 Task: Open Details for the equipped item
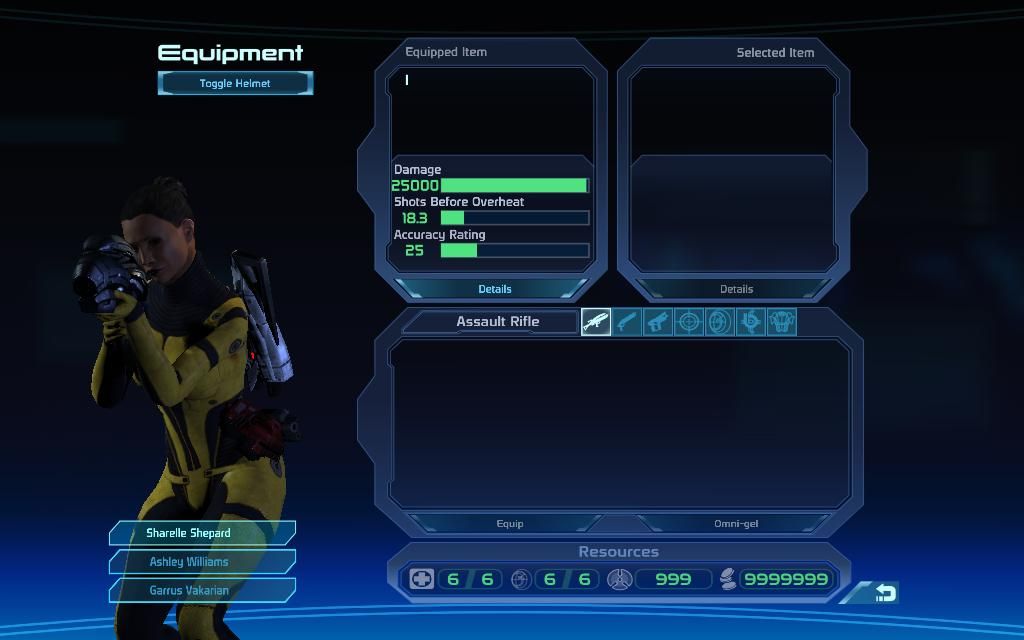pos(494,289)
